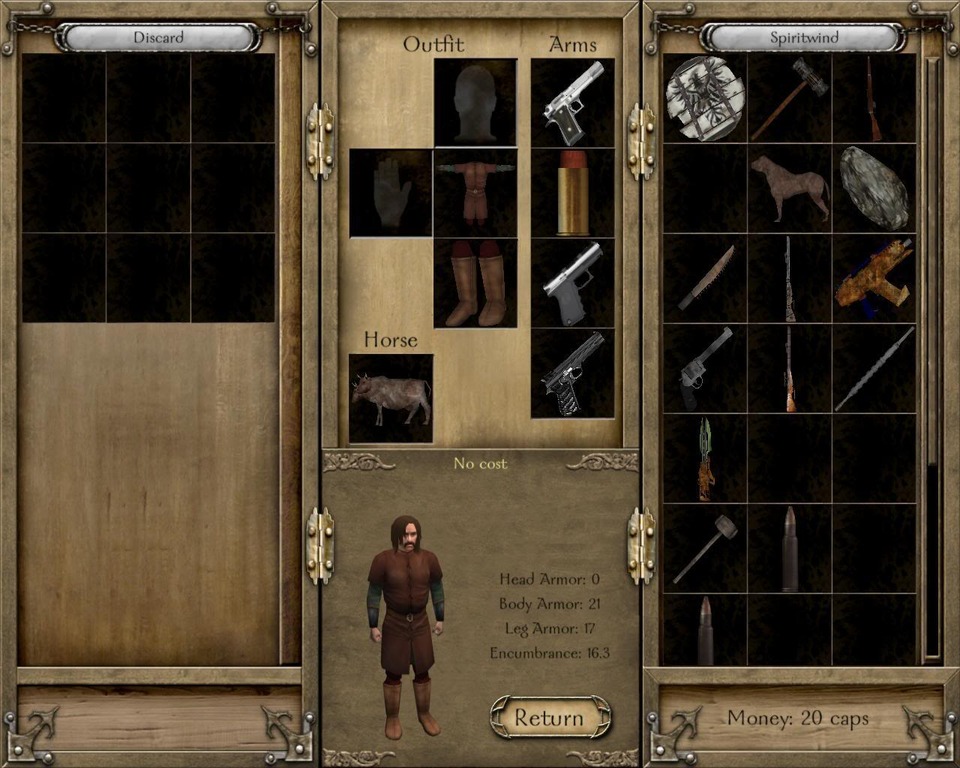The image size is (960, 768).
Task: Select the long spiked metal rod
Action: point(874,368)
